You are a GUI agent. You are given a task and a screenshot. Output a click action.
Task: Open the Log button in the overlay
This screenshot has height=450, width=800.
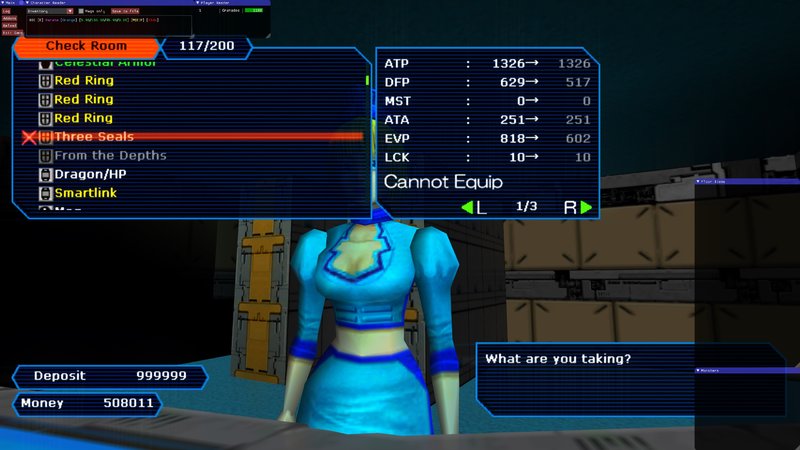point(7,11)
